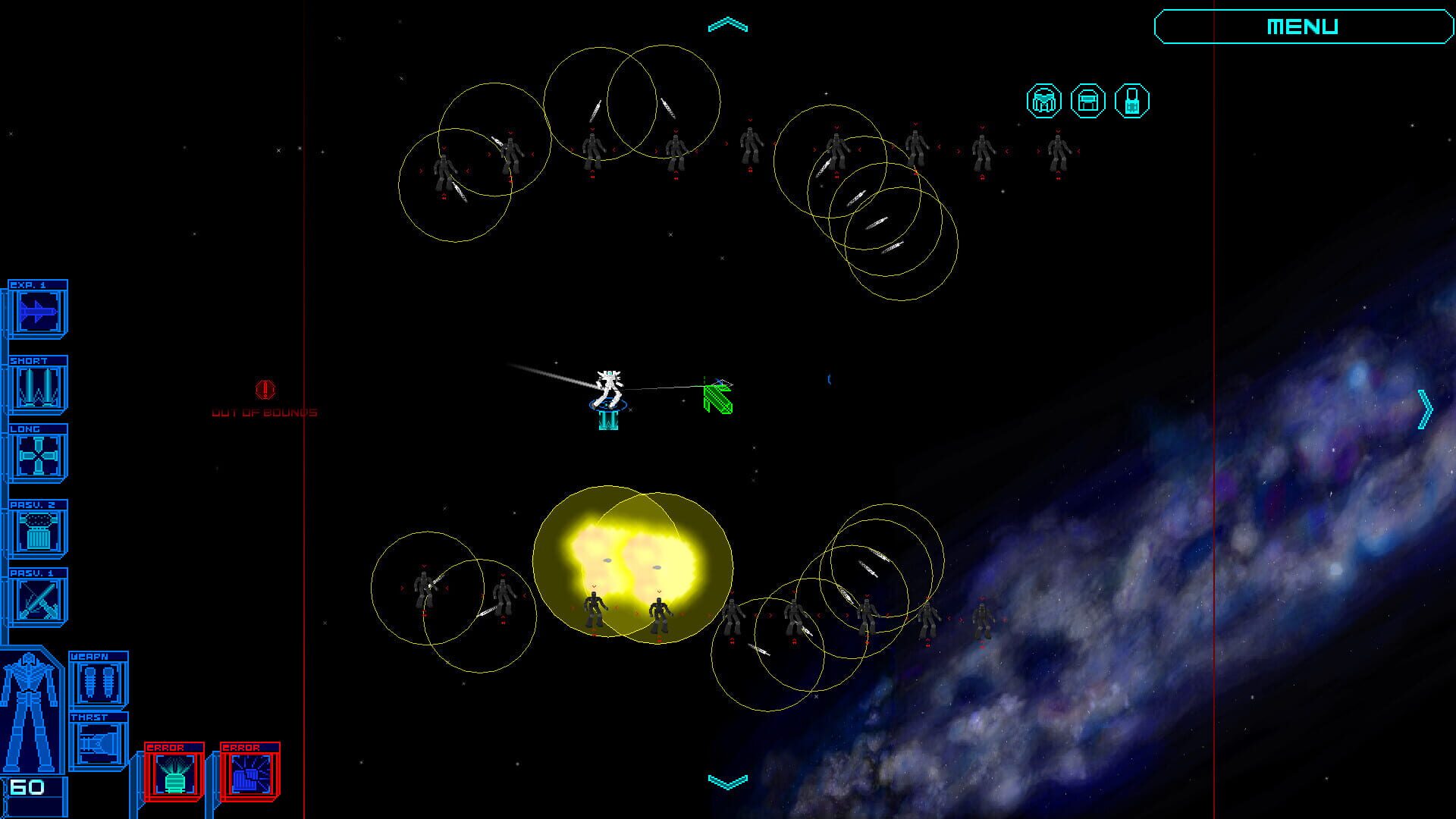Open the LONG range weapon slot

click(36, 455)
